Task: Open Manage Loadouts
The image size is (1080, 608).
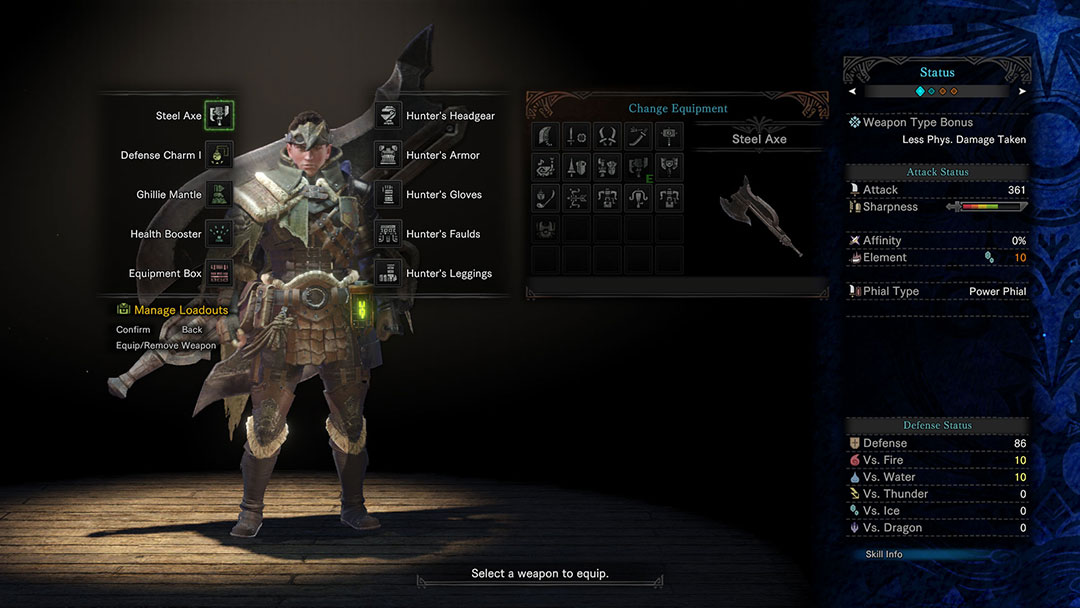Action: tap(180, 310)
